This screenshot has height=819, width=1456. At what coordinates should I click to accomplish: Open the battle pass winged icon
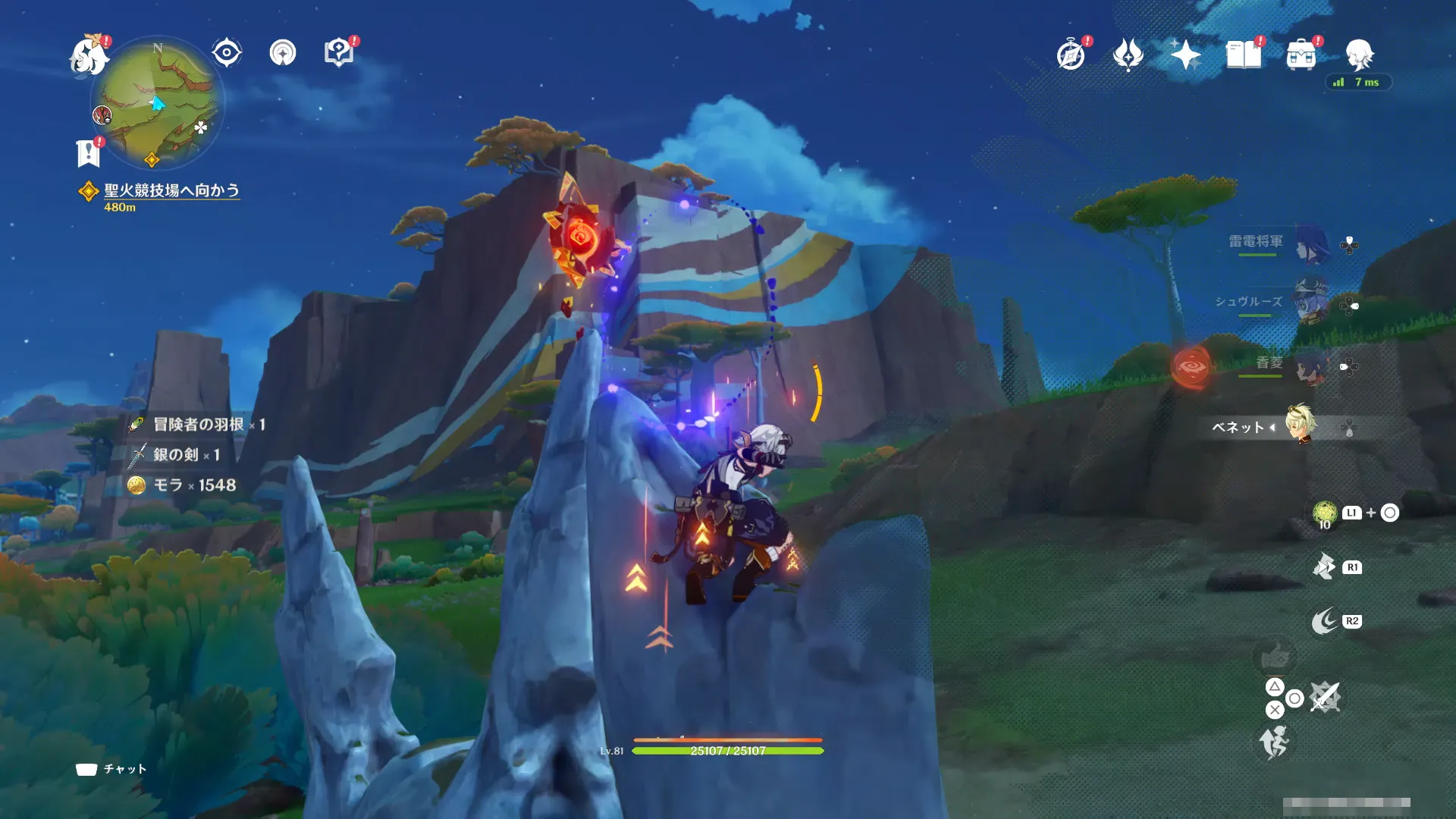pyautogui.click(x=1128, y=55)
